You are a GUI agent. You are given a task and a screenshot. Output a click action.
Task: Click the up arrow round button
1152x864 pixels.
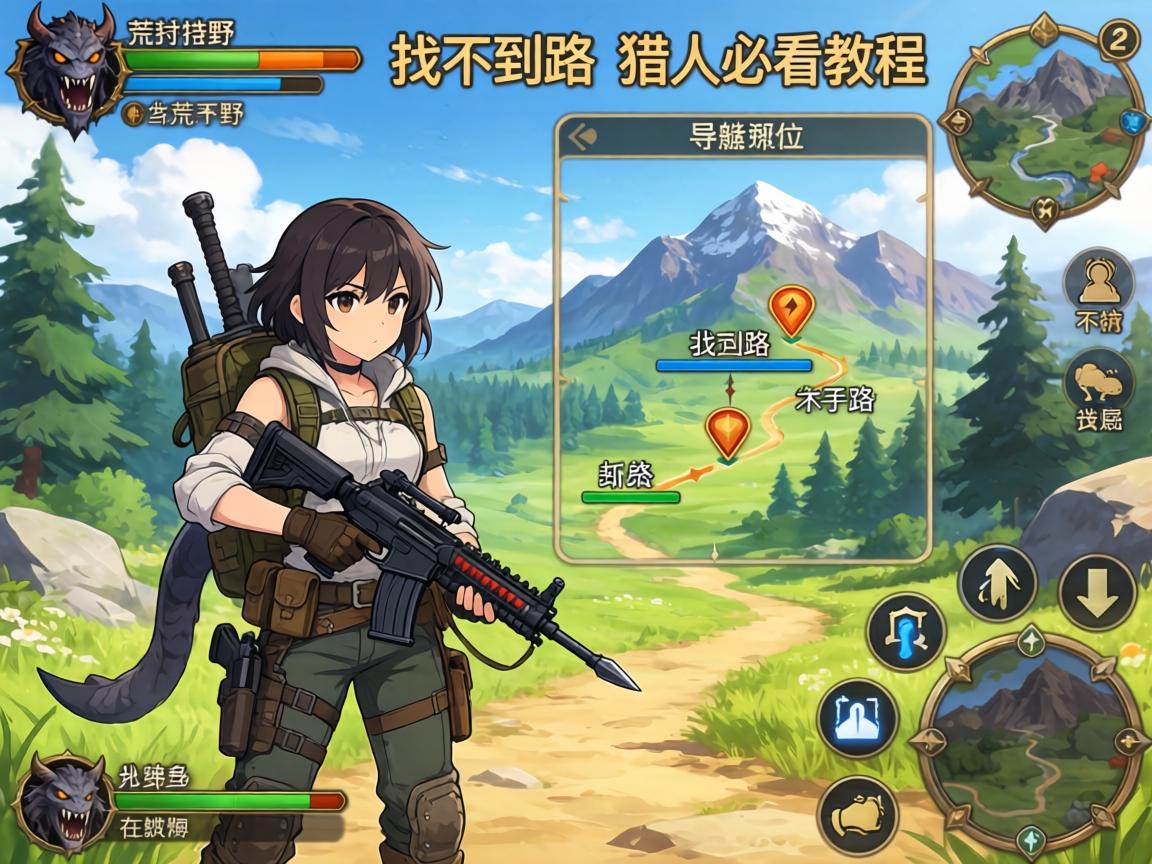(997, 583)
